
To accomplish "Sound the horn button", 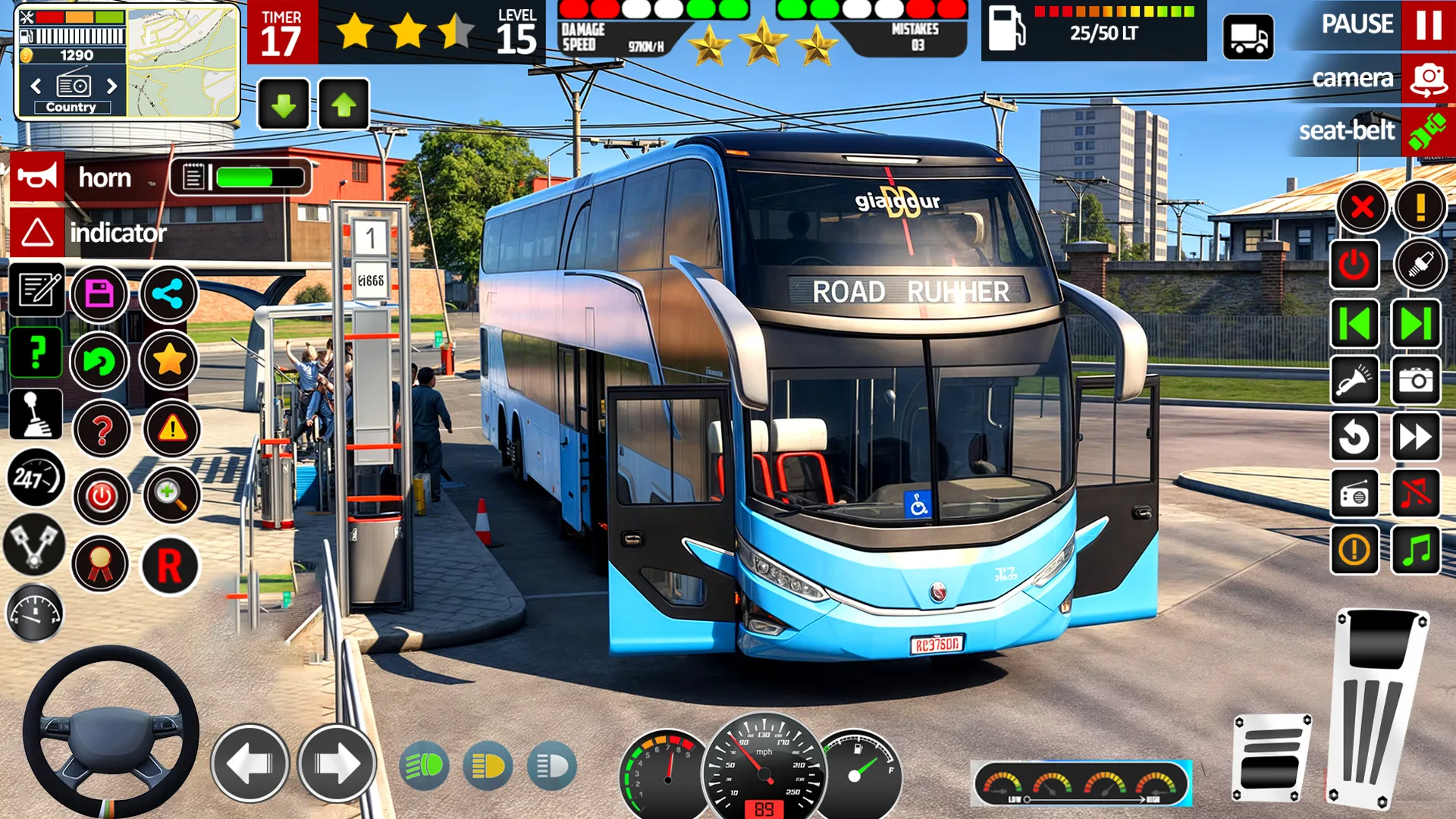I will tap(37, 177).
